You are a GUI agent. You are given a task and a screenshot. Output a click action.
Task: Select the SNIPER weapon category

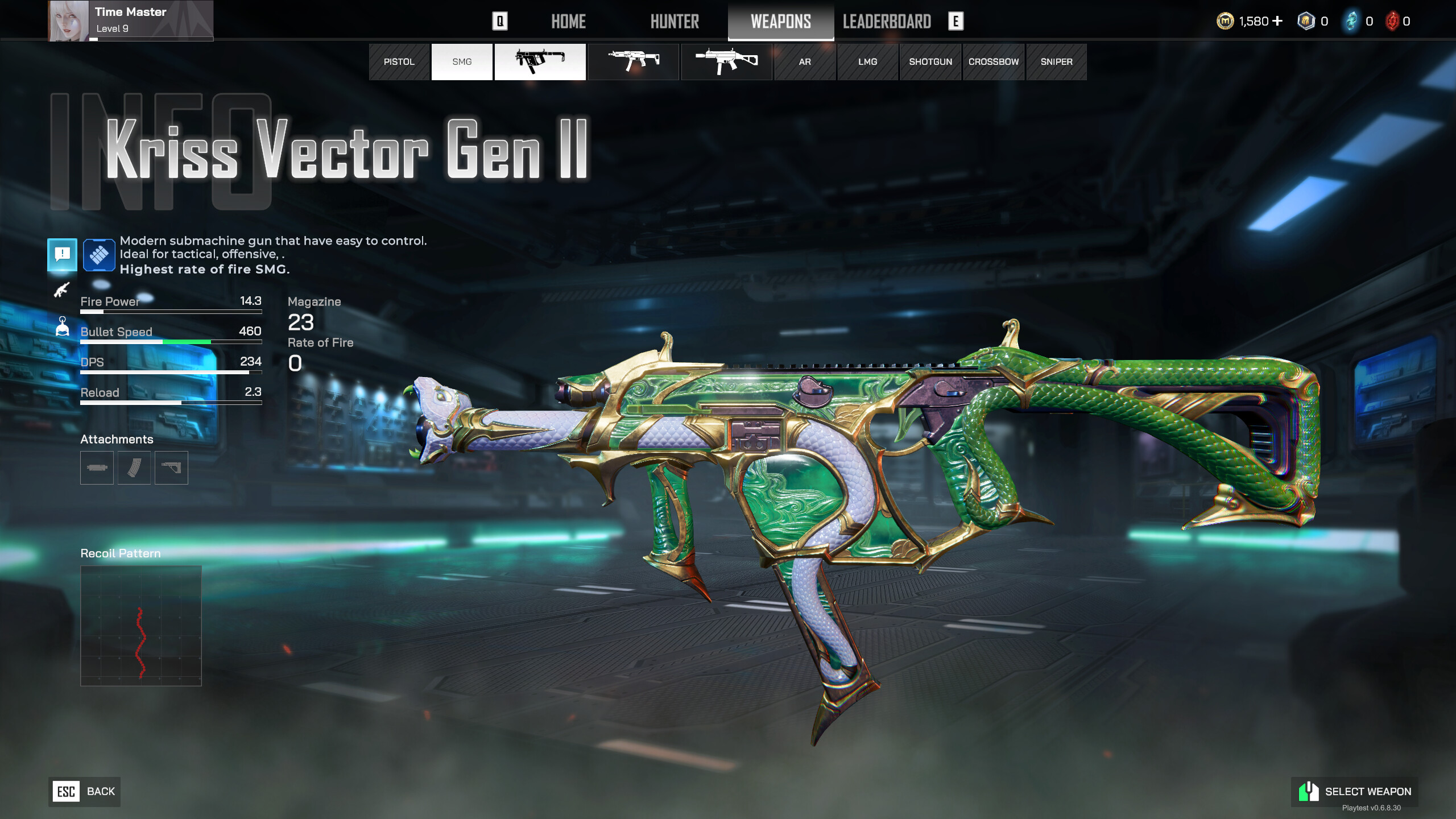point(1056,61)
